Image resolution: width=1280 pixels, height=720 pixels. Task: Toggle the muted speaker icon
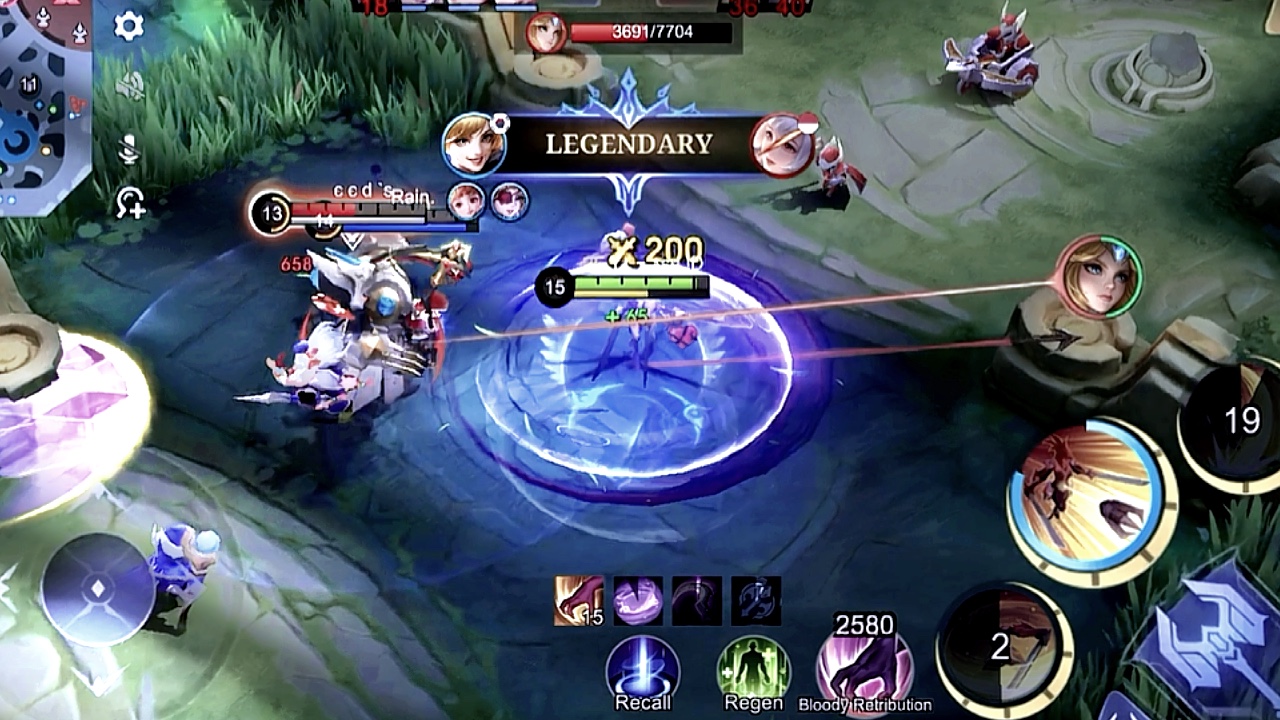pyautogui.click(x=130, y=87)
